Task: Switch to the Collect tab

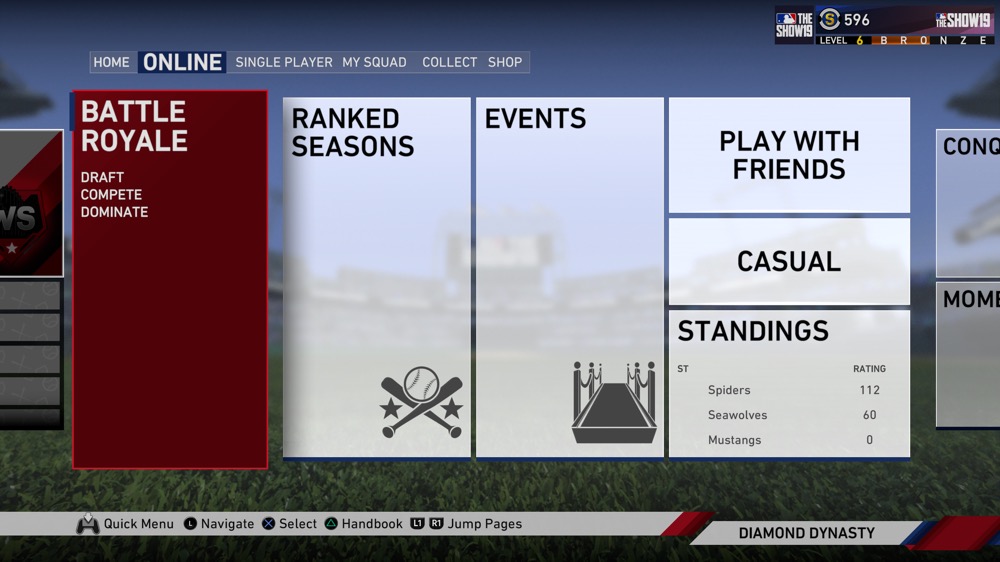Action: [x=449, y=62]
